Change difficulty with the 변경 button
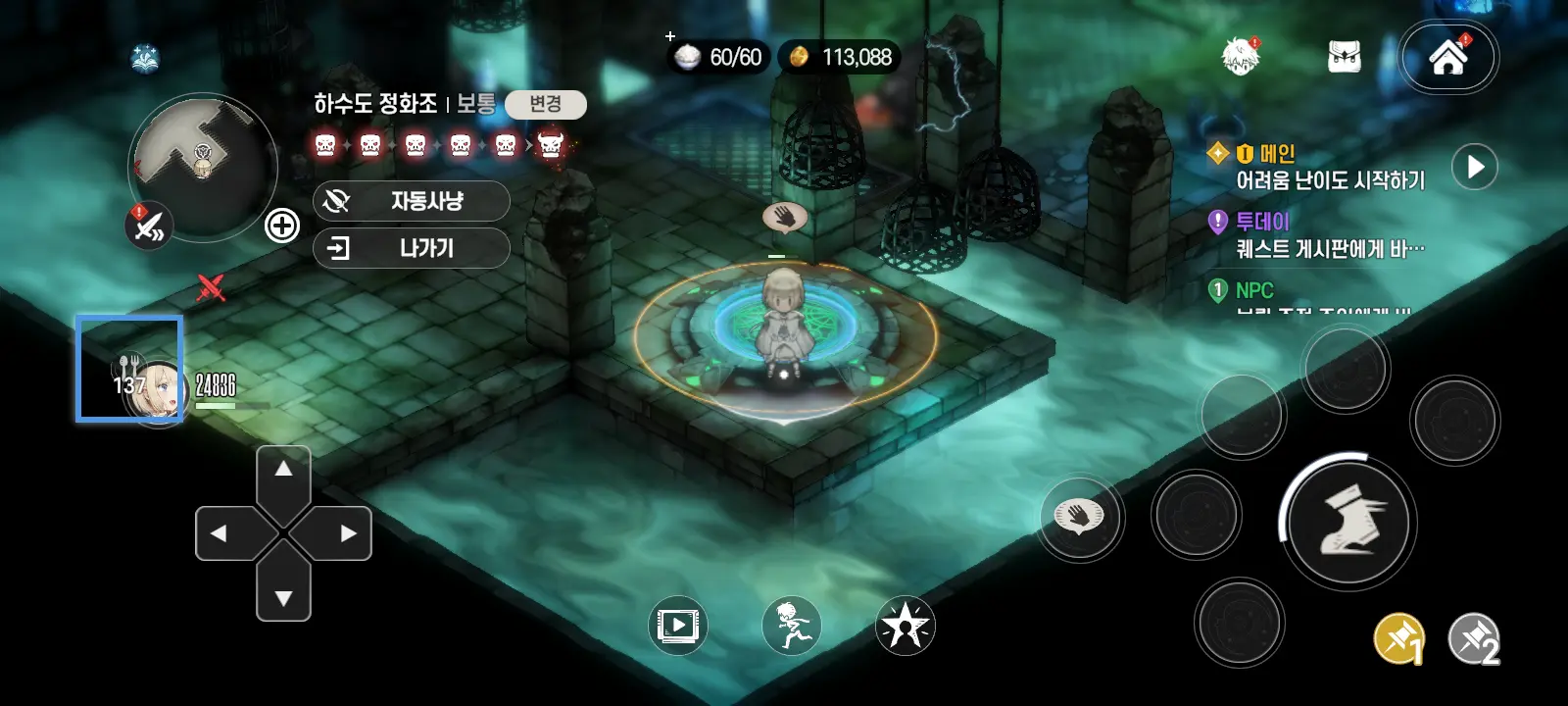1568x706 pixels. [x=545, y=104]
